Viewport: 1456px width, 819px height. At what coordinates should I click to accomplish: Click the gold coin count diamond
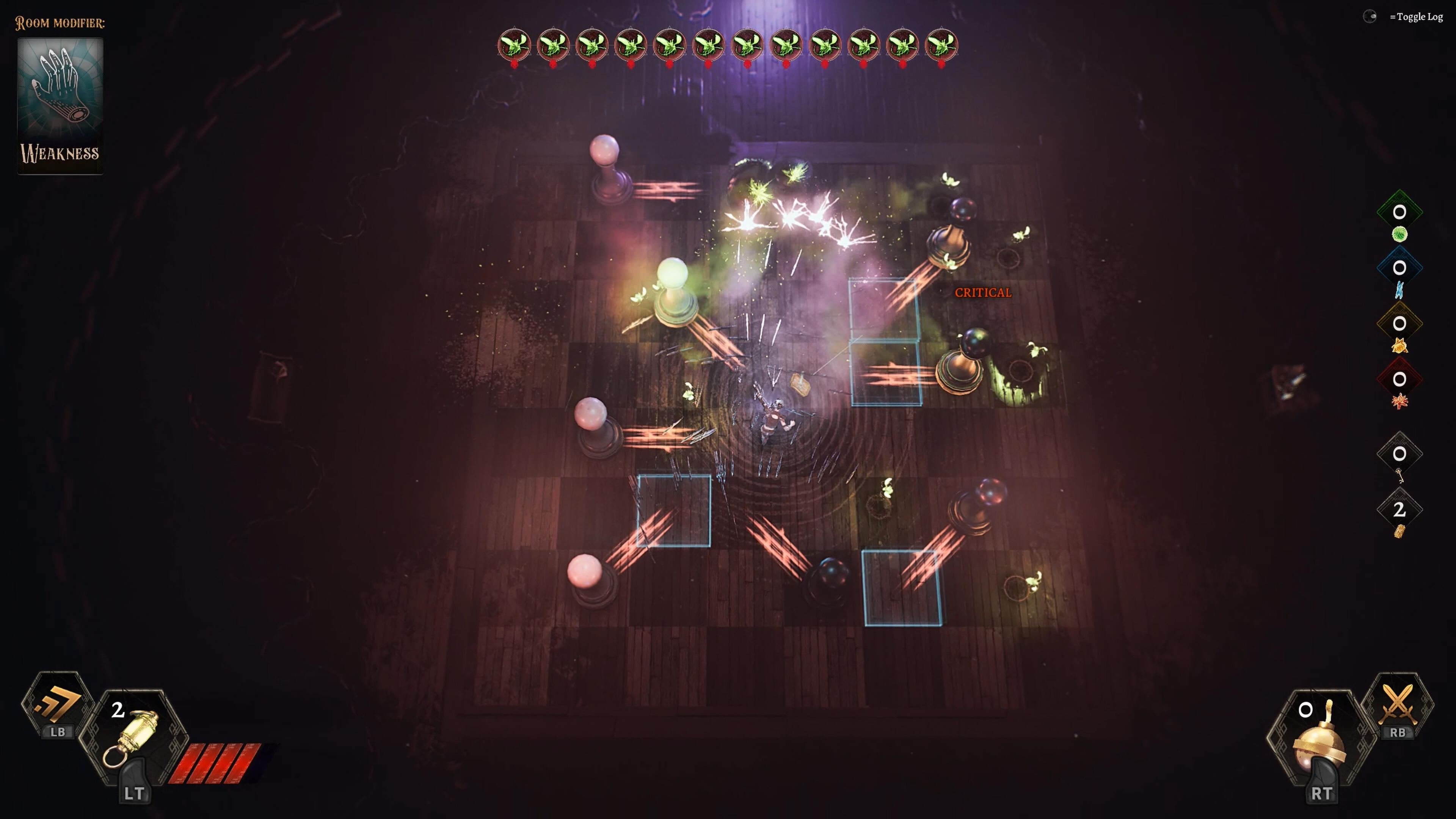coord(1399,510)
